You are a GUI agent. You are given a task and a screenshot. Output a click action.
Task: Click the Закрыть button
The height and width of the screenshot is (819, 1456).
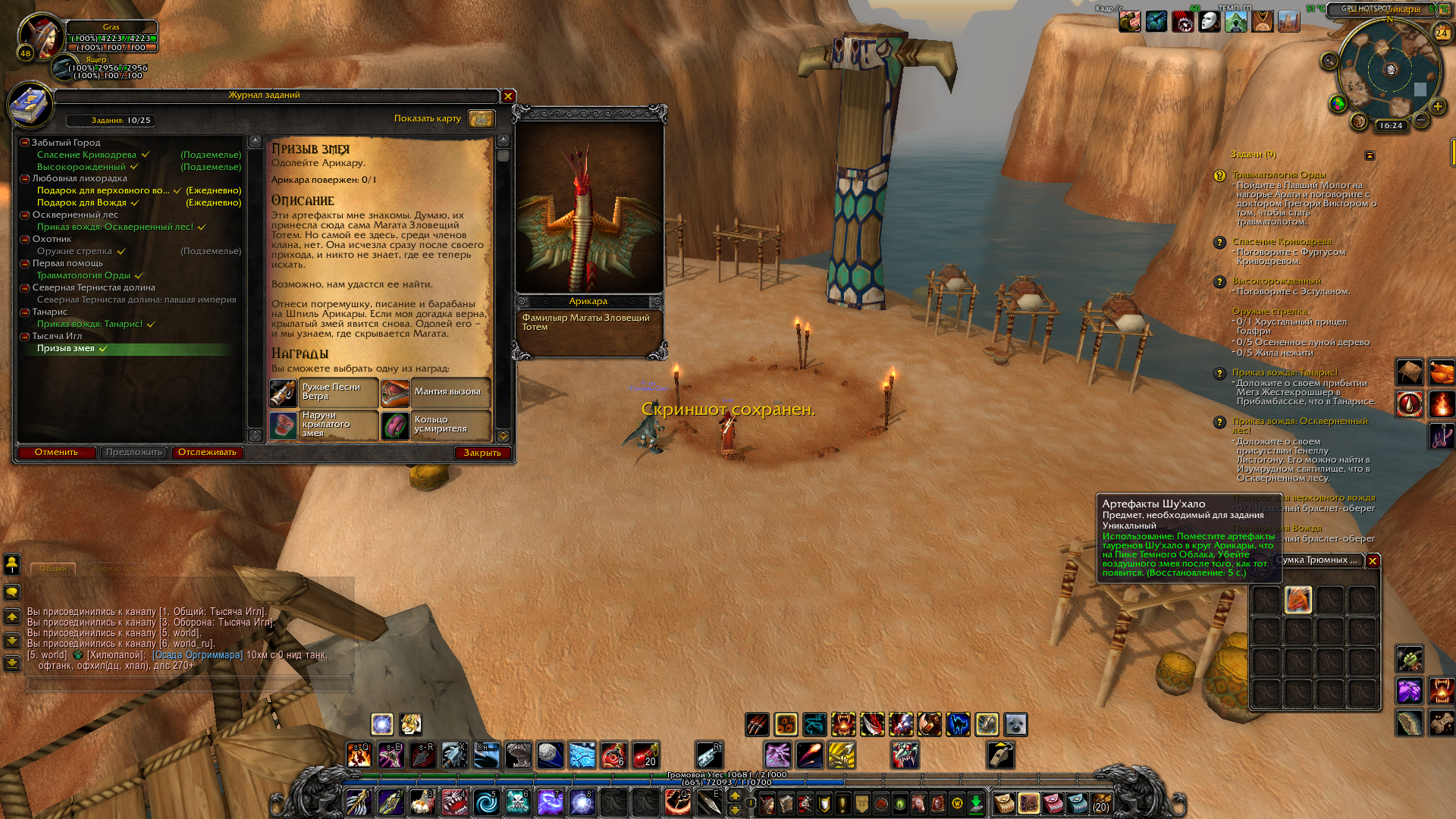(482, 453)
